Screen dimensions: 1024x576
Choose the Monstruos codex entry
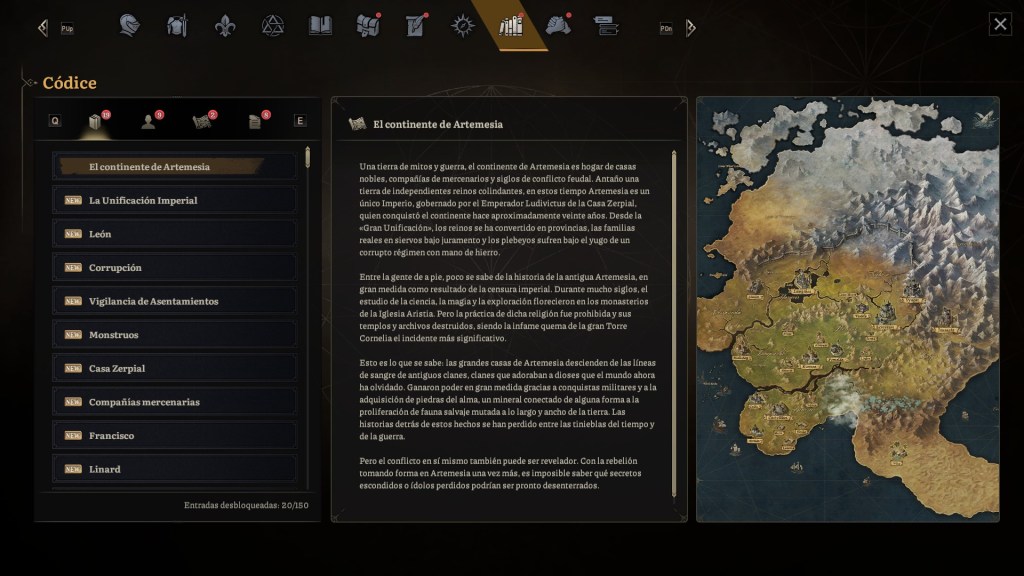tap(175, 335)
